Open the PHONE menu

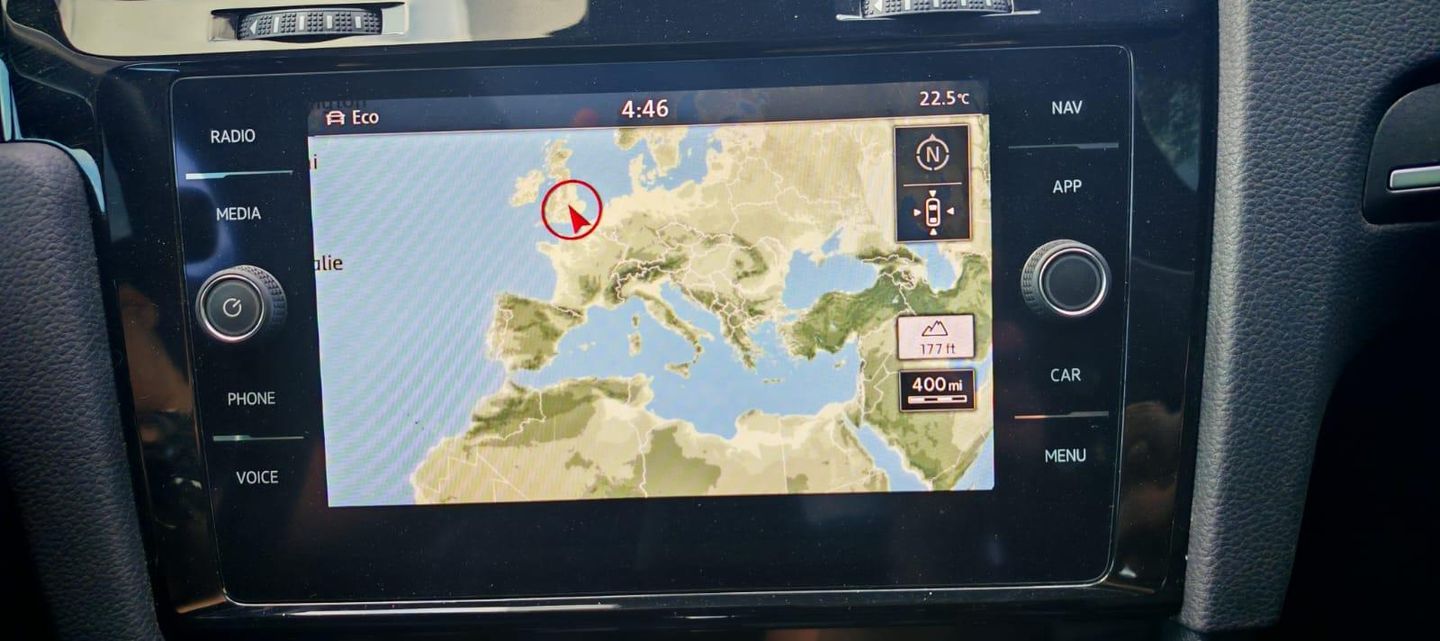coord(251,399)
